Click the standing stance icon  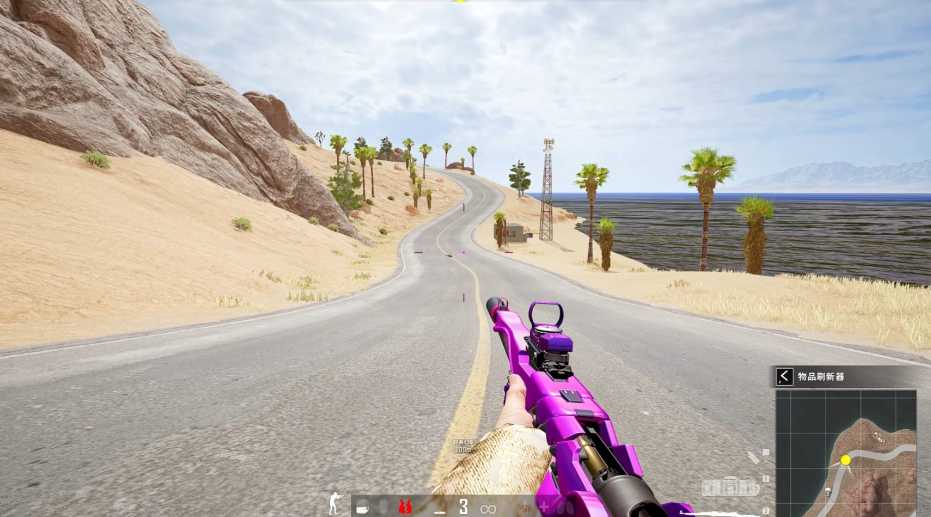[334, 505]
